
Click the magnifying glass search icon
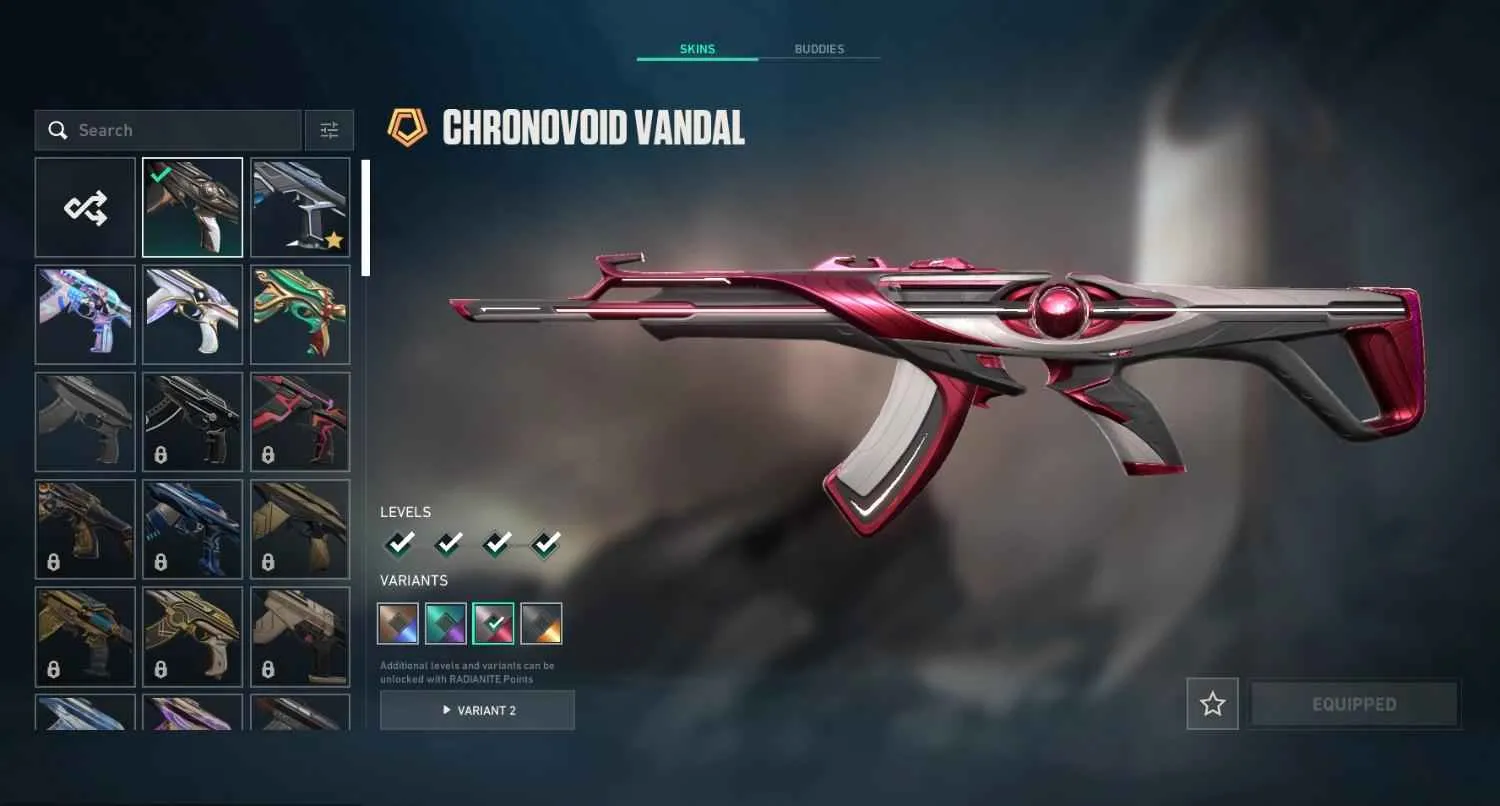(x=57, y=130)
